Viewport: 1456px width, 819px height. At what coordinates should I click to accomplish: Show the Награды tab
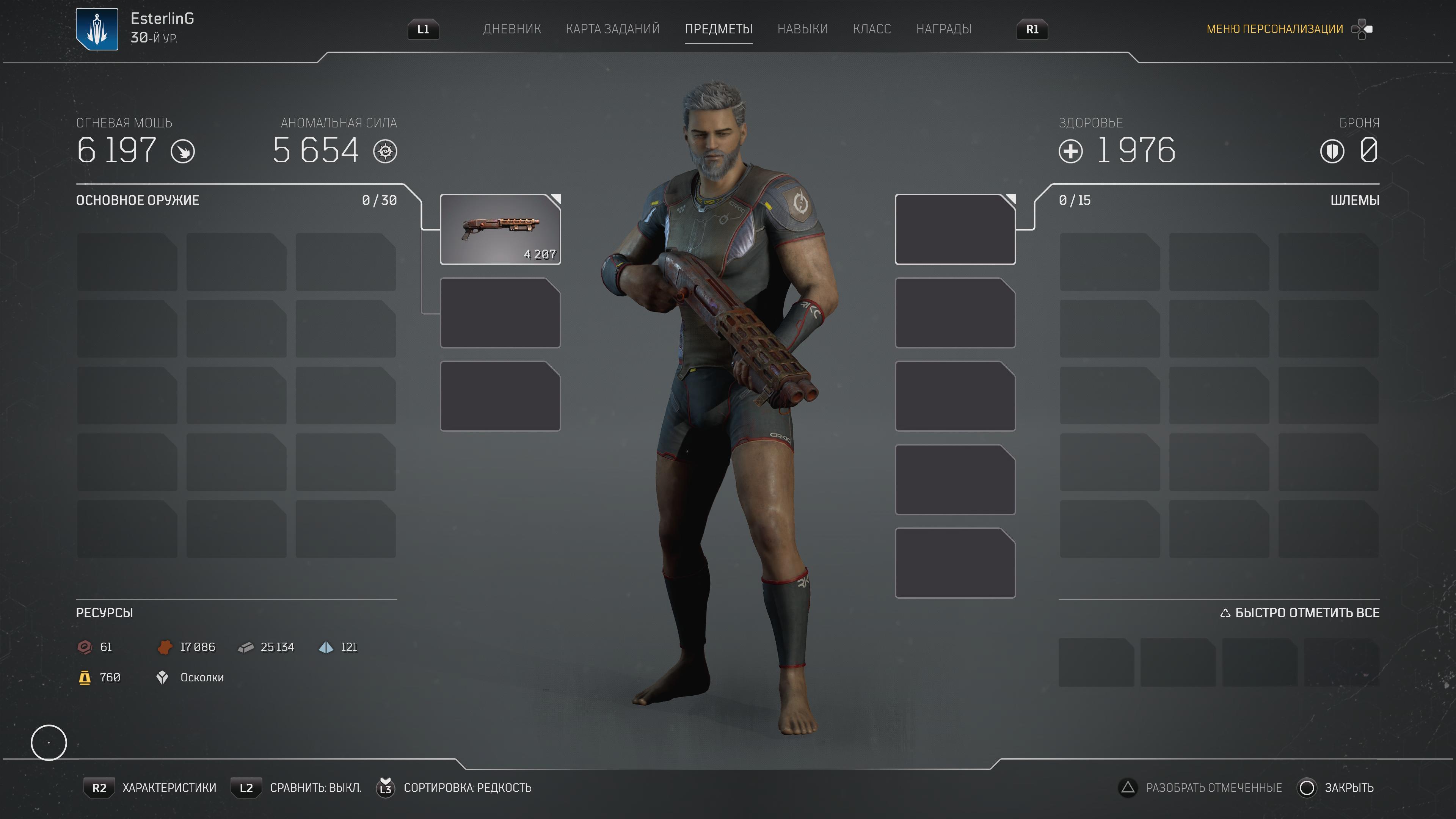pyautogui.click(x=943, y=29)
